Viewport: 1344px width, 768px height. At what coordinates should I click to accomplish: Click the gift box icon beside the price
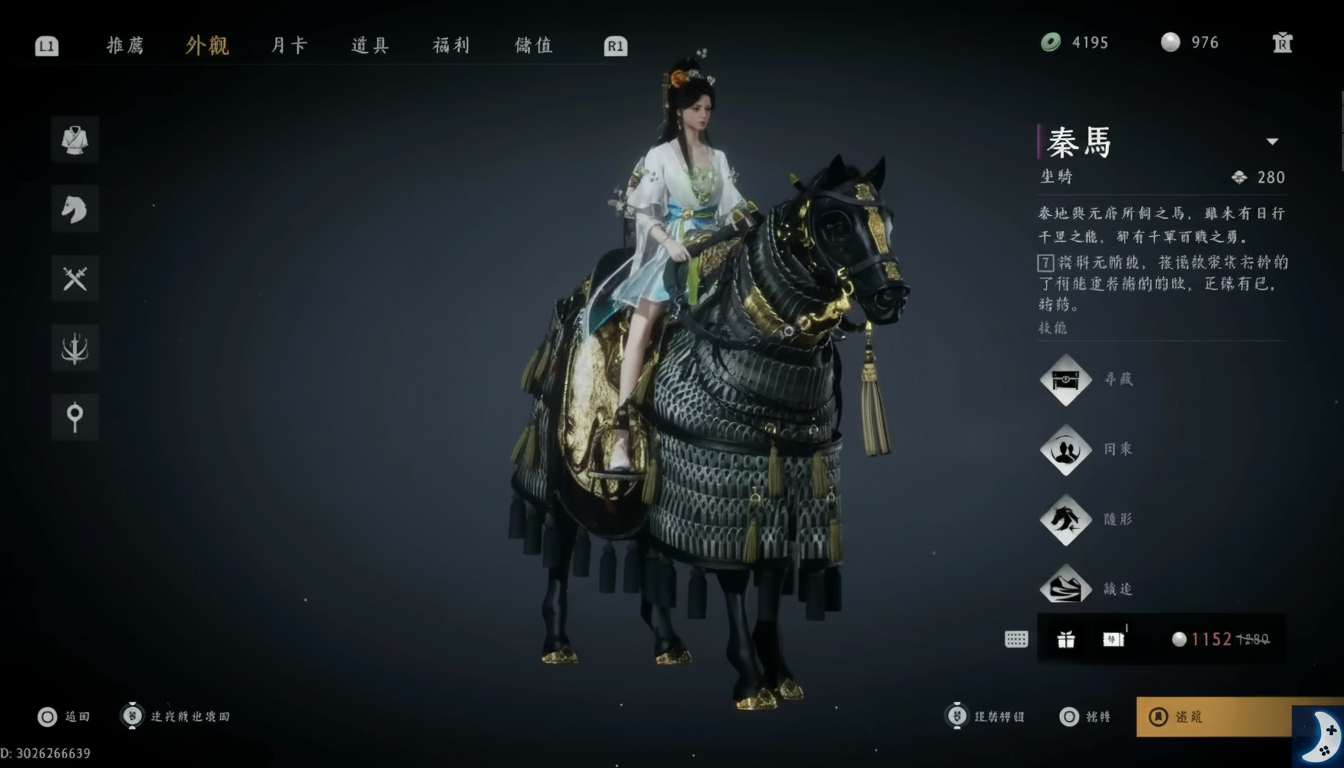1066,640
